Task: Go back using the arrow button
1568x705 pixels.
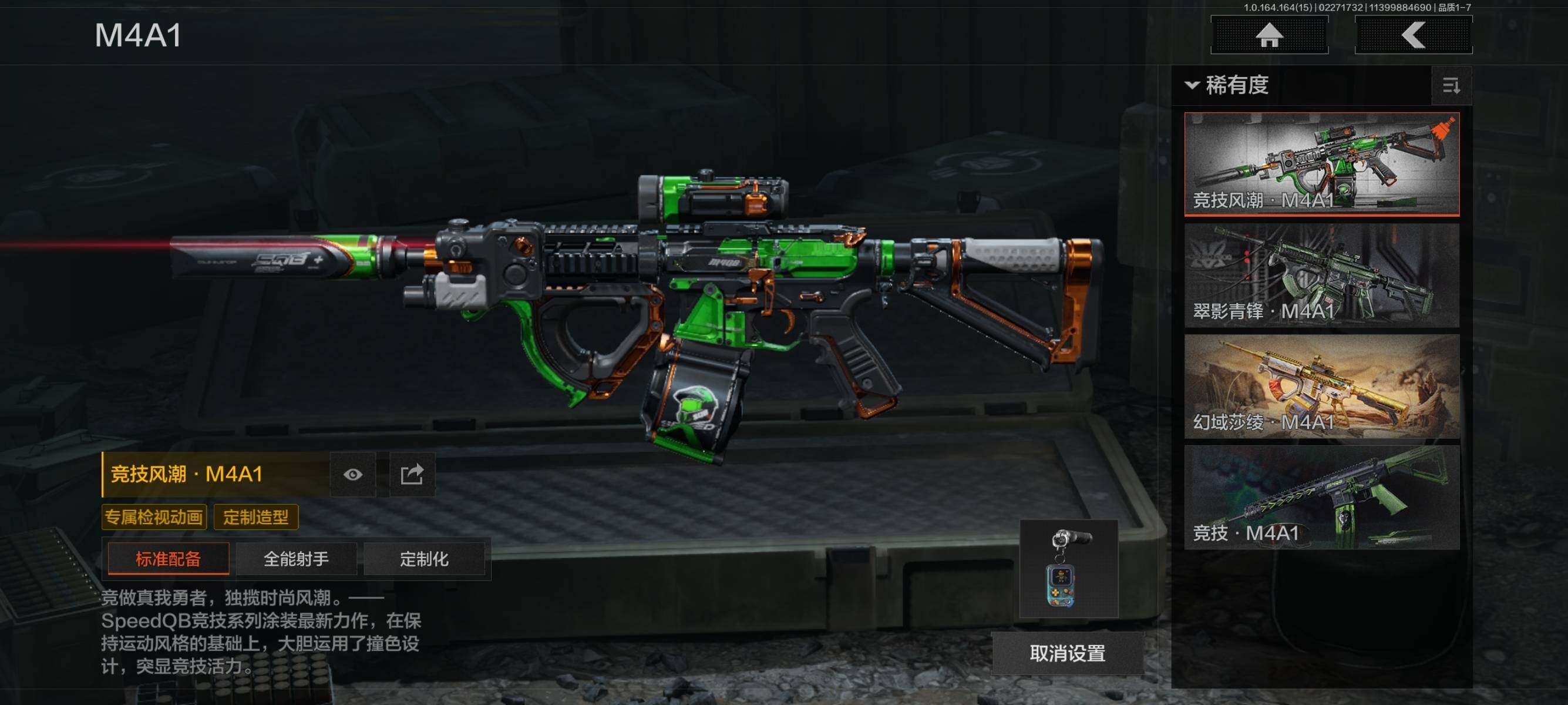Action: point(1413,35)
